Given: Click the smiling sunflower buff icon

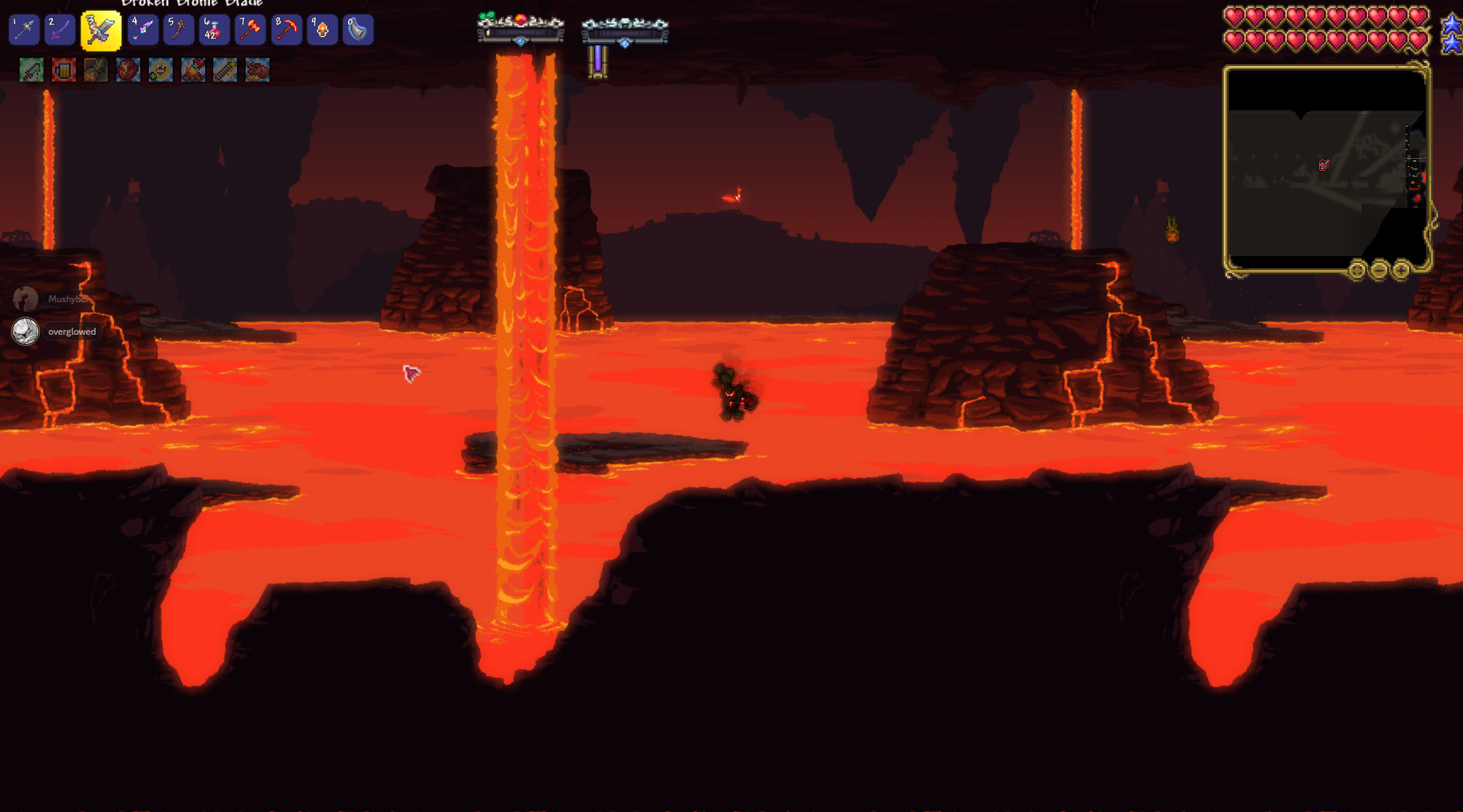Looking at the screenshot, I should click(160, 70).
